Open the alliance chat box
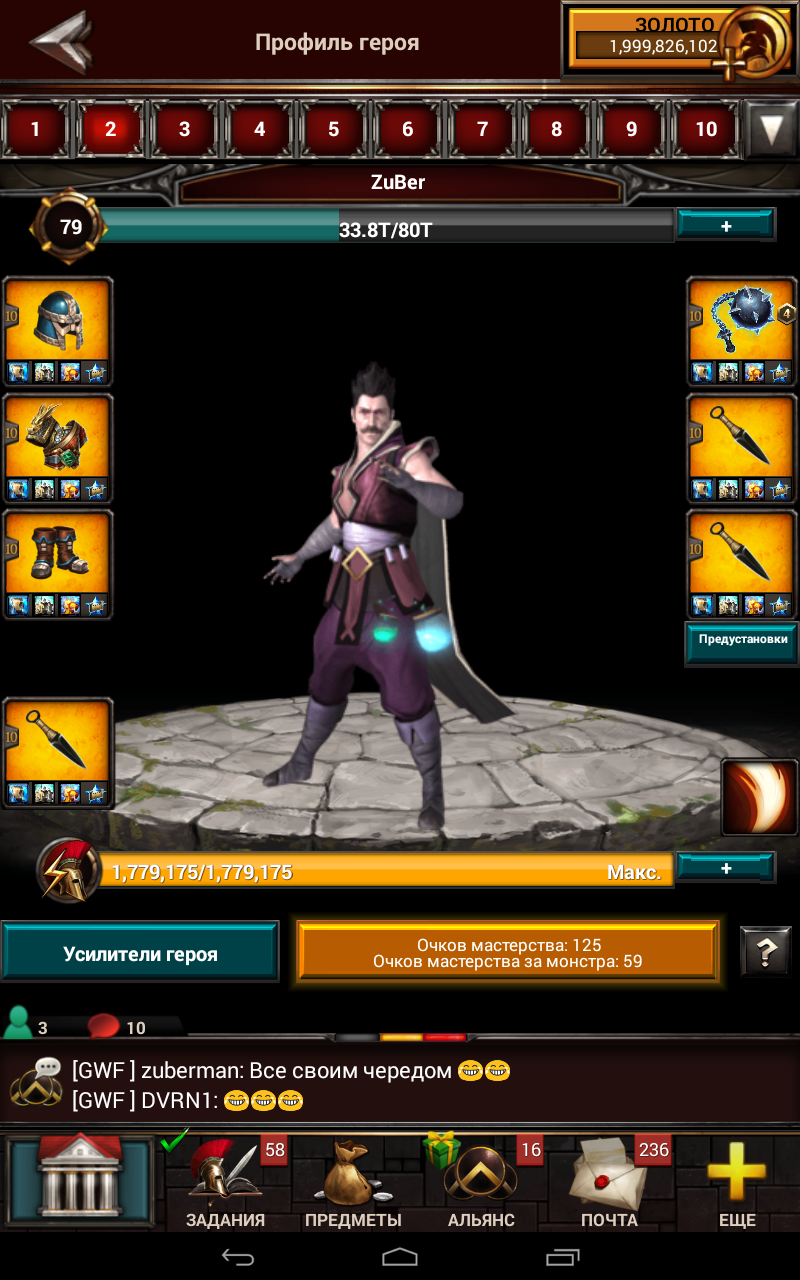The width and height of the screenshot is (800, 1280). pos(400,1085)
